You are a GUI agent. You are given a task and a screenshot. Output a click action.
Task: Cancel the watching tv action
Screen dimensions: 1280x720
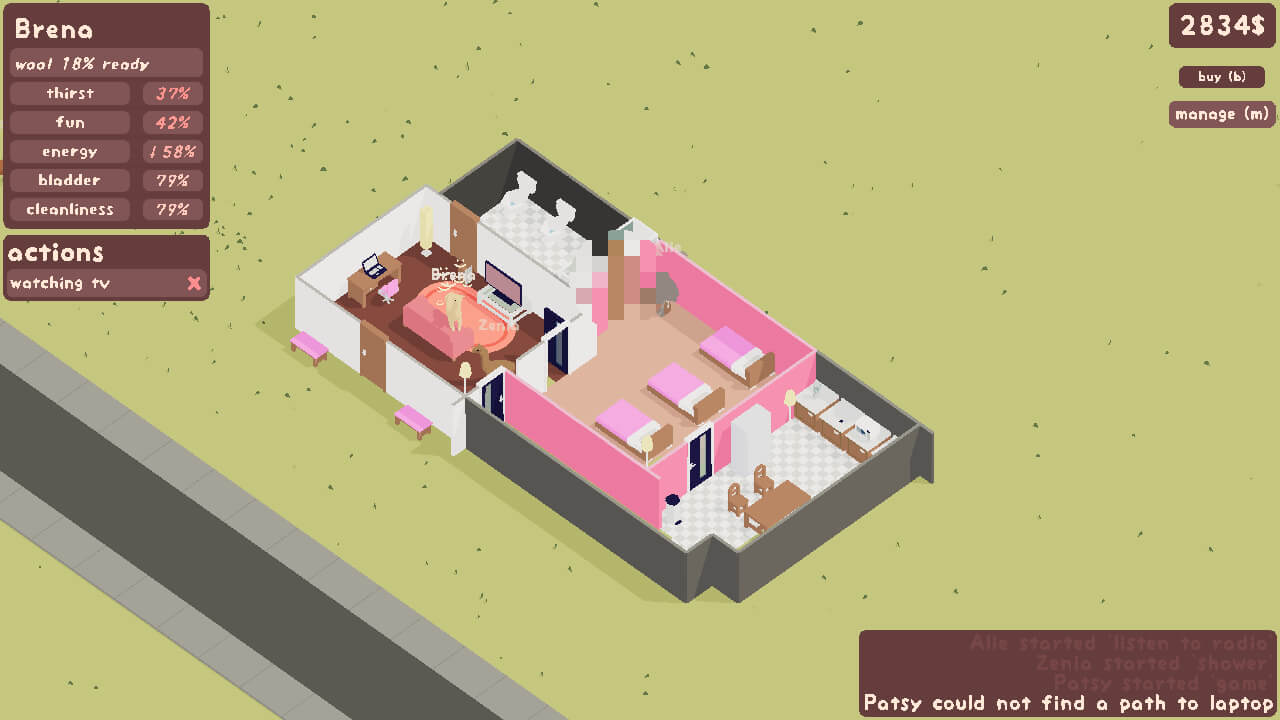point(194,283)
